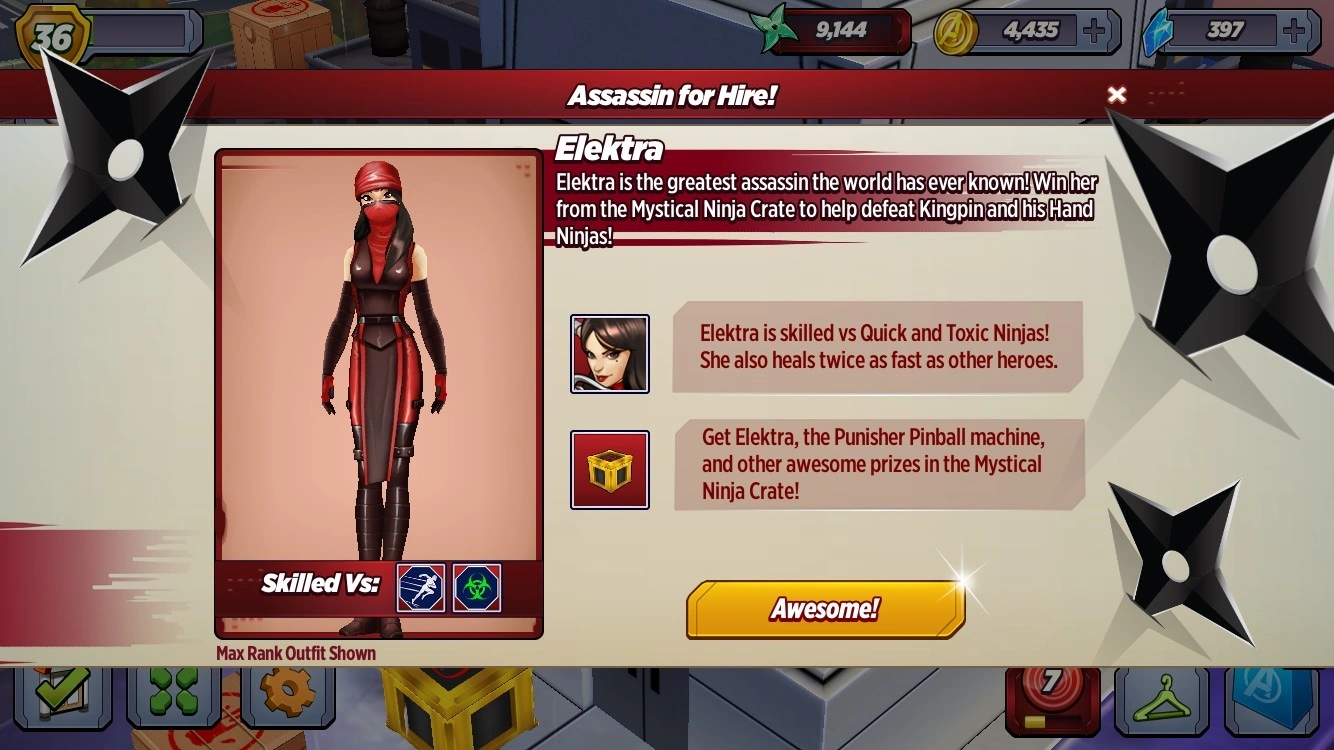The height and width of the screenshot is (750, 1334).
Task: Close the Assassin for Hire popup
Action: [x=1117, y=95]
